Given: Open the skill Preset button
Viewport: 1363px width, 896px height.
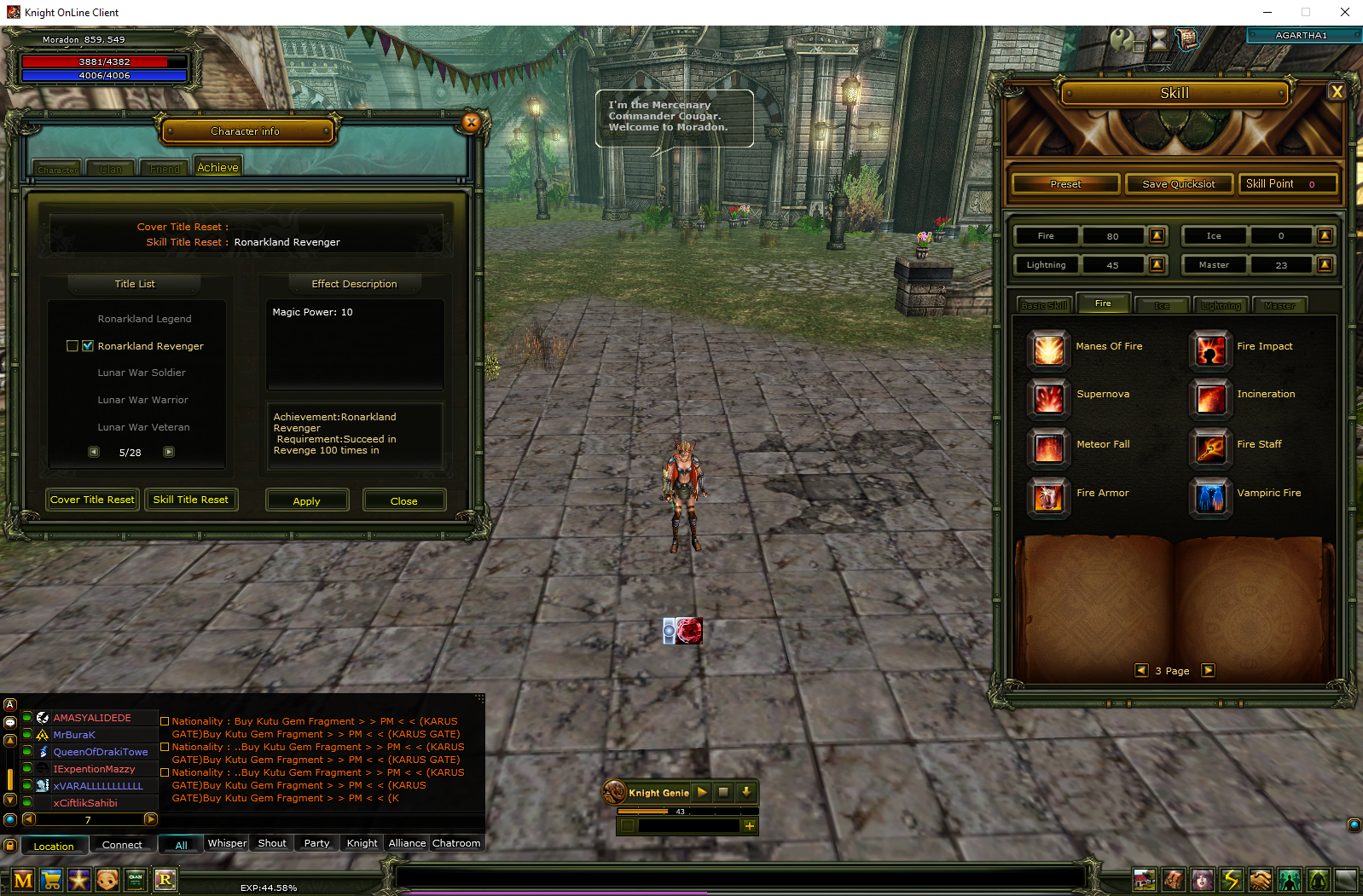Looking at the screenshot, I should (x=1065, y=184).
